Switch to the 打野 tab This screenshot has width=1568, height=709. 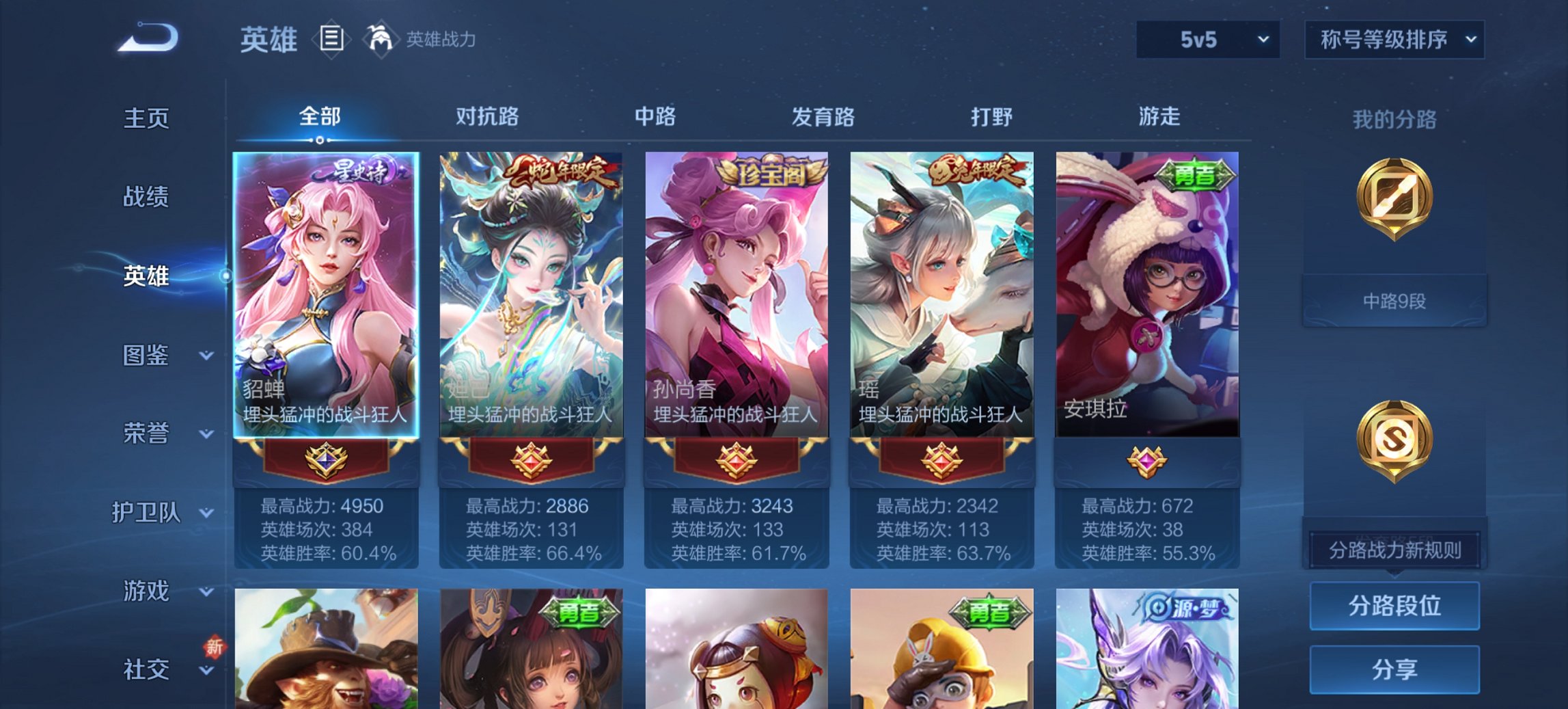(991, 117)
